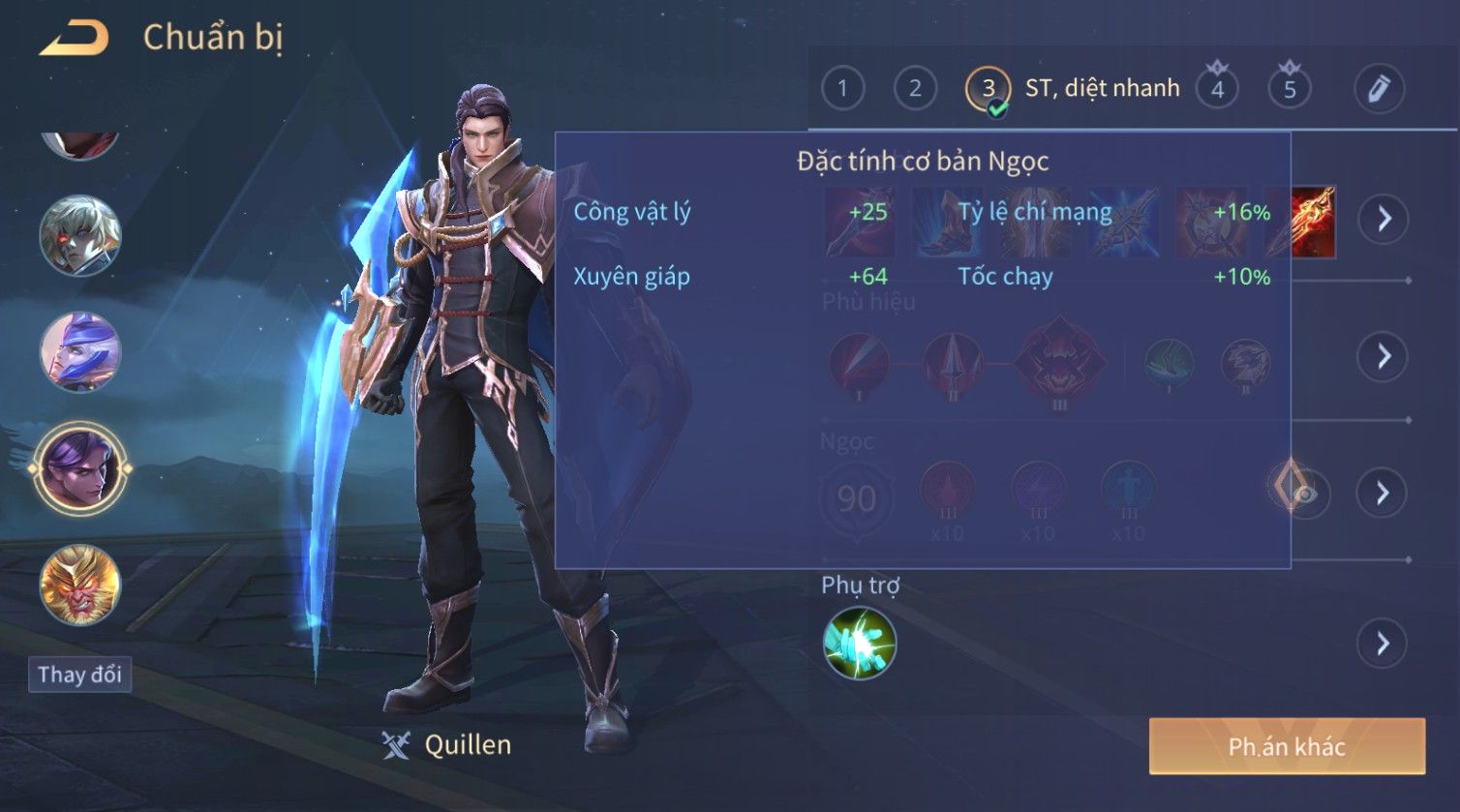
Task: Pick the blue-hooded hero portrait
Action: click(80, 351)
